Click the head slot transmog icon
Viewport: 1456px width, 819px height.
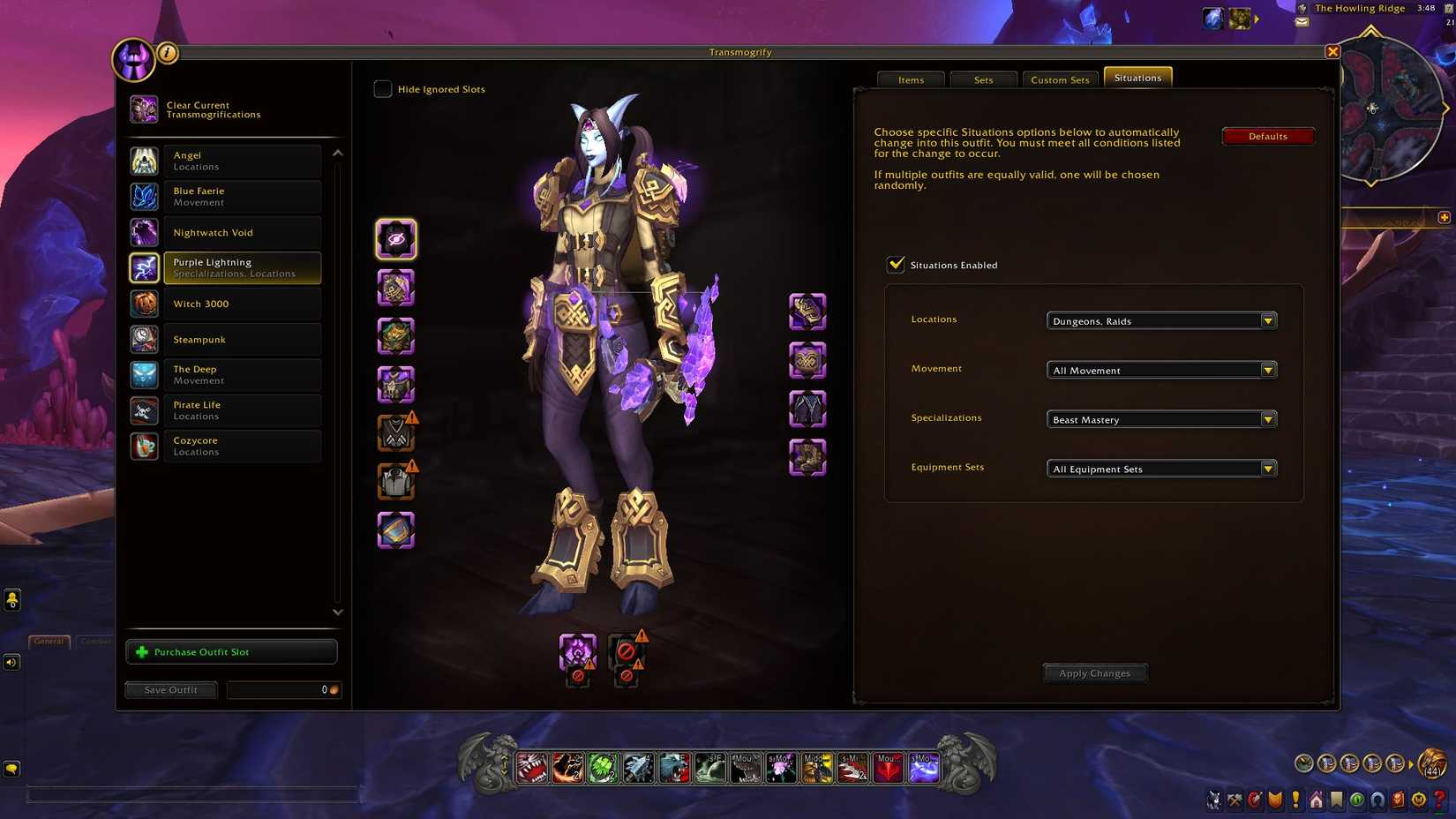pyautogui.click(x=395, y=238)
